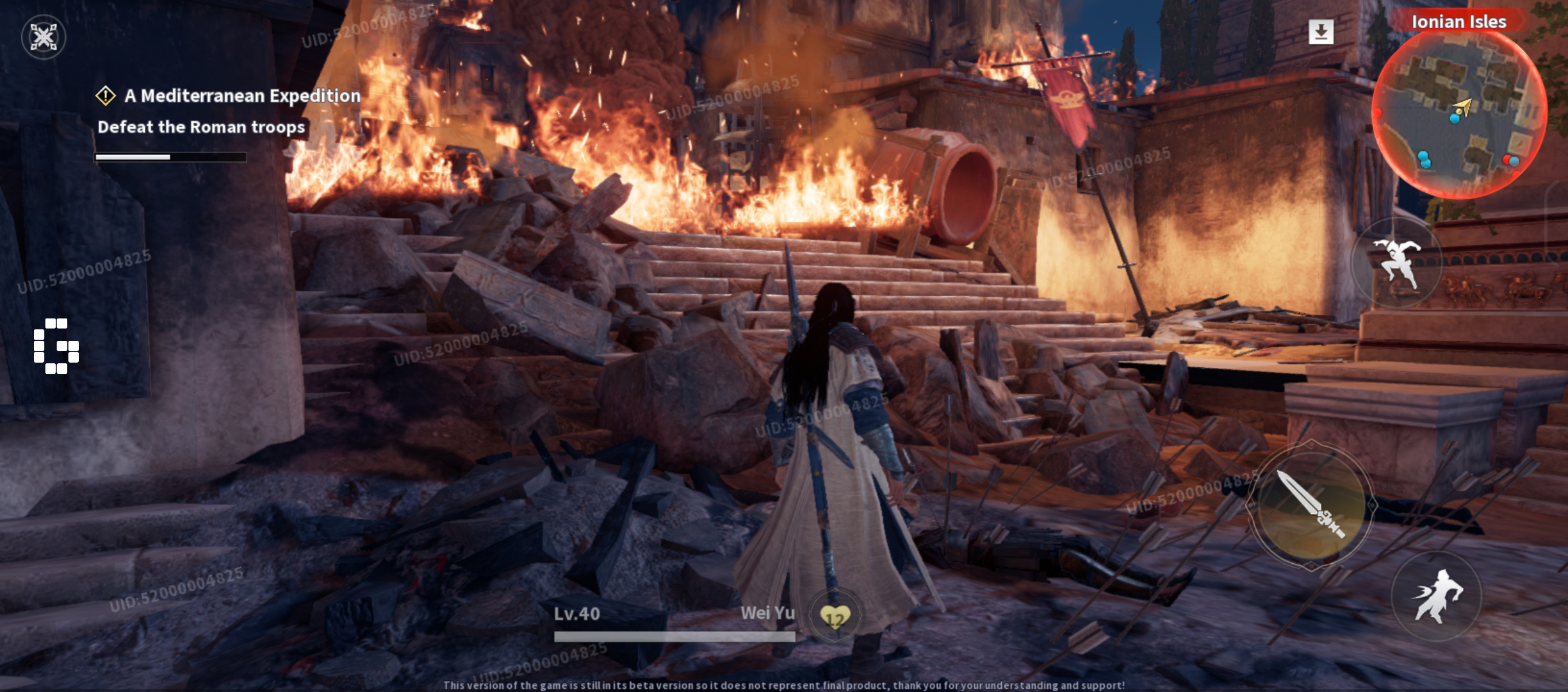Tap the Lv.40 level label
The width and height of the screenshot is (1568, 692).
577,612
